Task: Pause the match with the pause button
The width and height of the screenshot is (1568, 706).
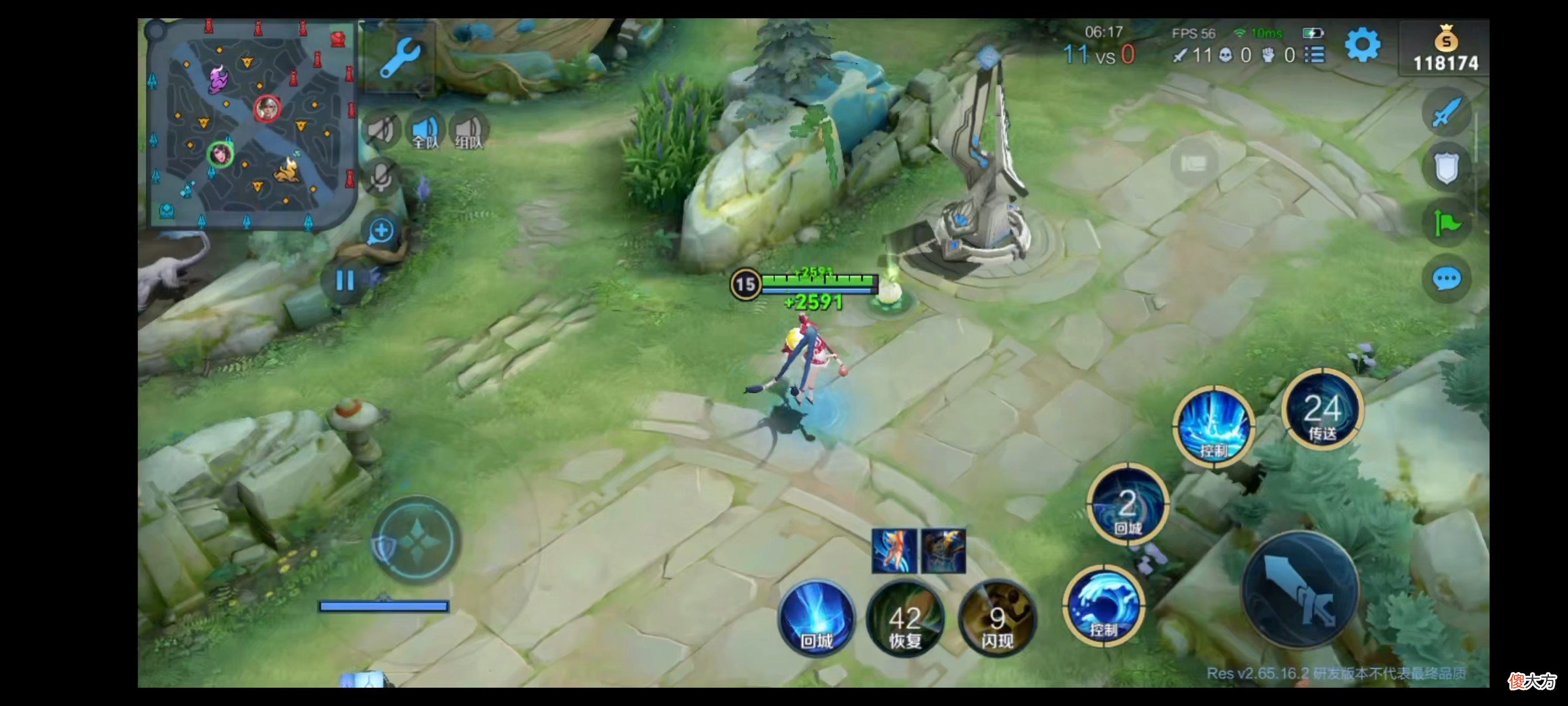Action: click(345, 281)
